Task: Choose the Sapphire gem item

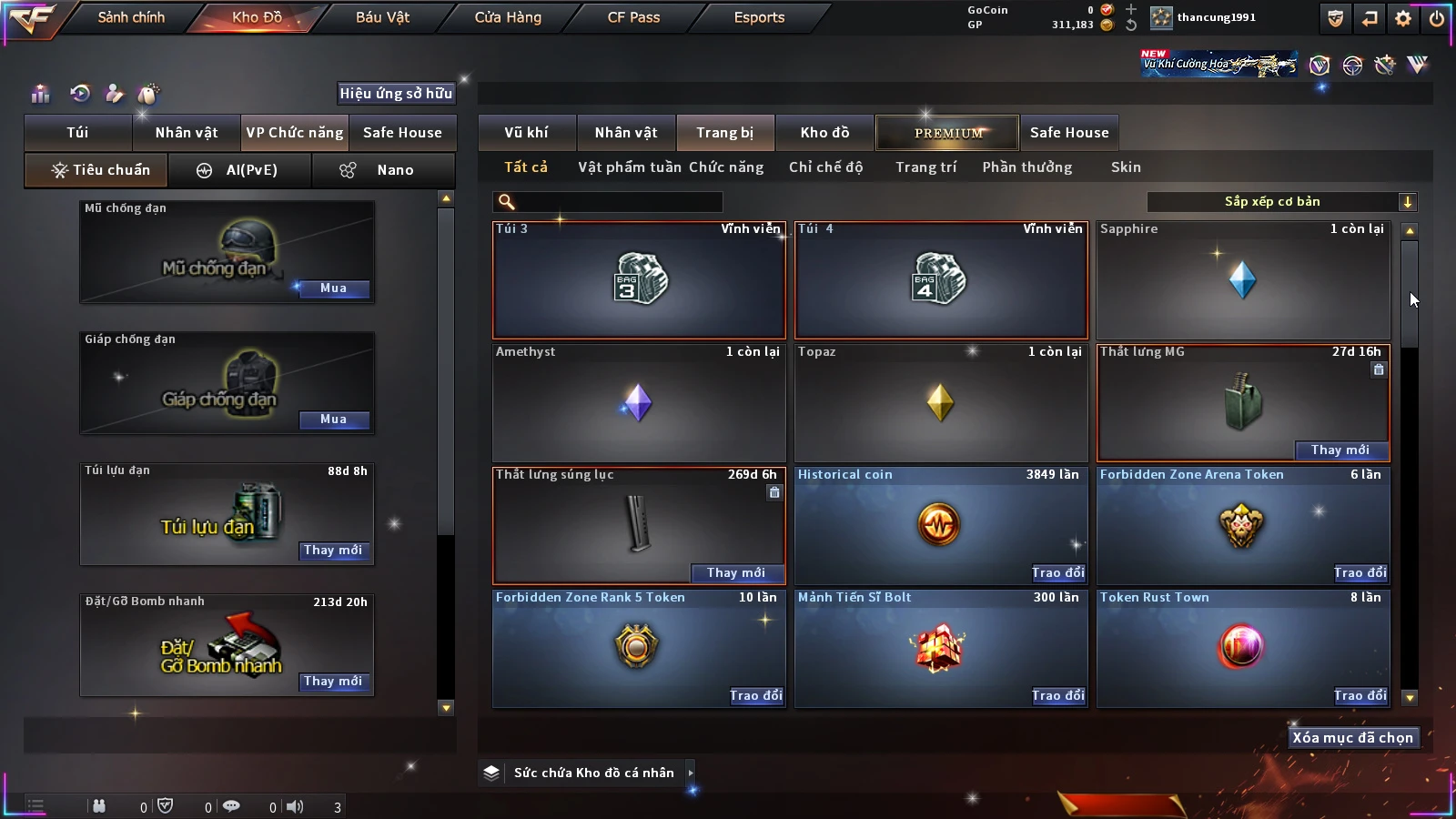Action: click(x=1243, y=279)
